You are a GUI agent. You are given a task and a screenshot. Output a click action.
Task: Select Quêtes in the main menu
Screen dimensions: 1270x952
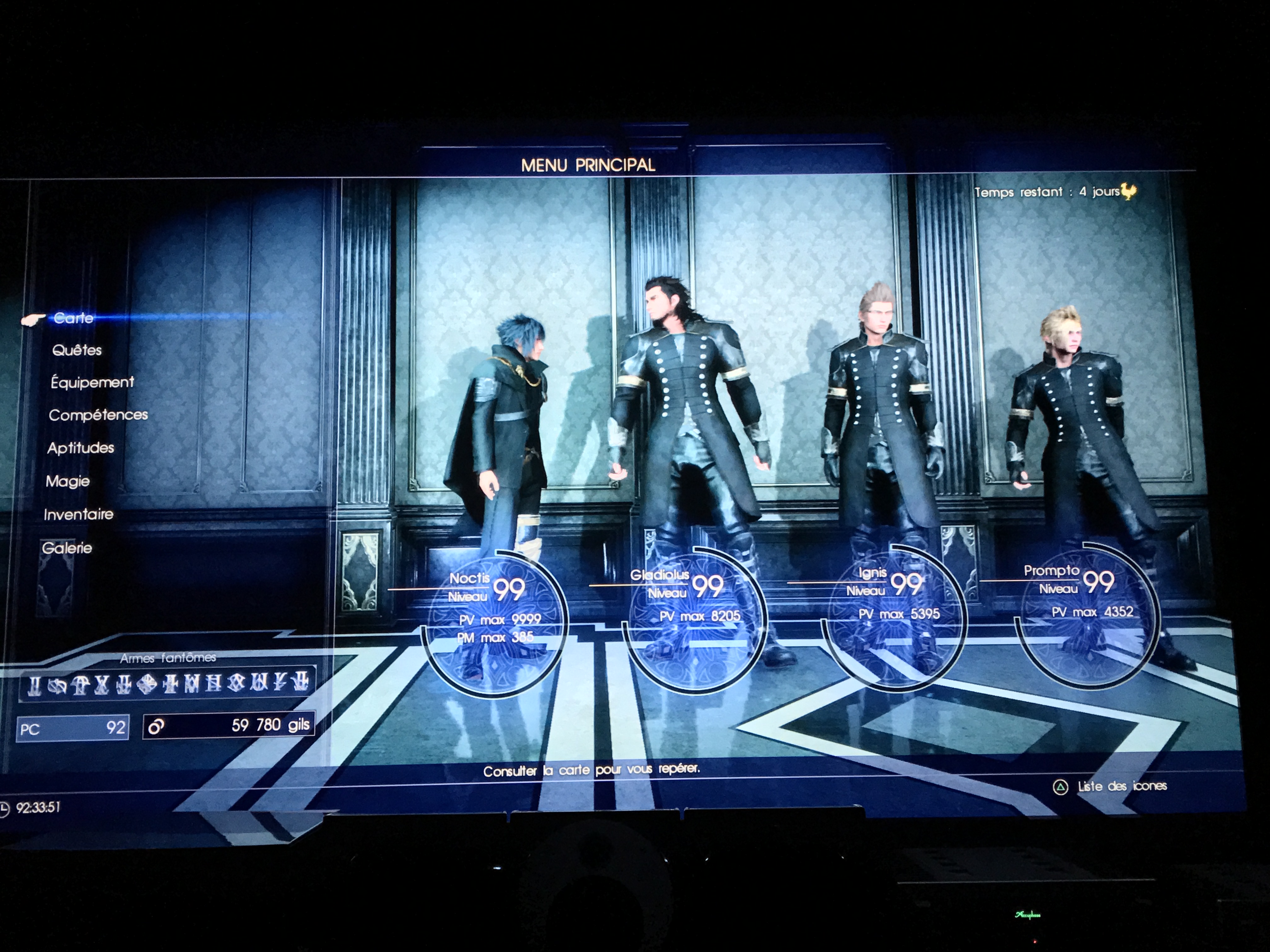(x=77, y=350)
